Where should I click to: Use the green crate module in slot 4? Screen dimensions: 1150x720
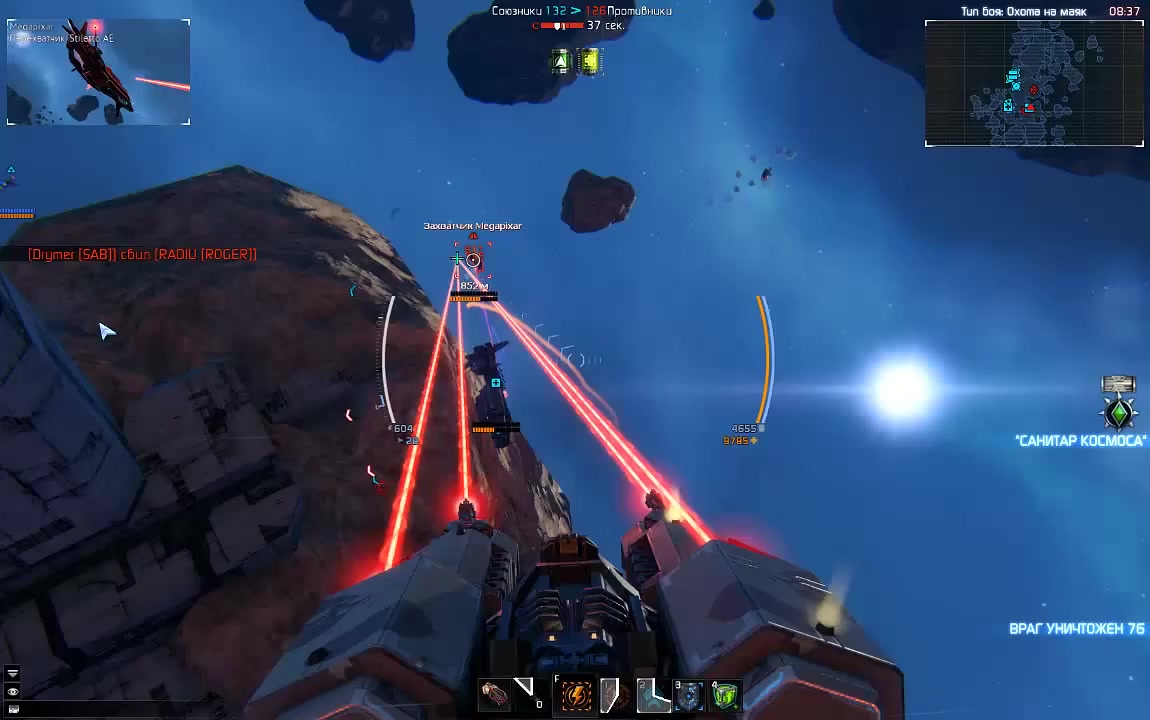tap(726, 694)
